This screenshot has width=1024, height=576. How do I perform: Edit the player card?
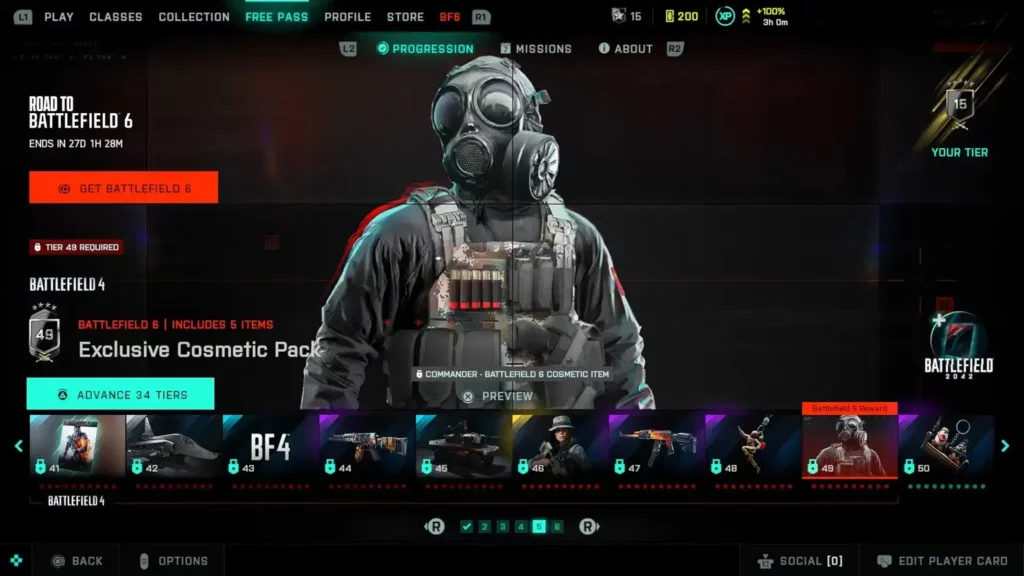pos(940,561)
